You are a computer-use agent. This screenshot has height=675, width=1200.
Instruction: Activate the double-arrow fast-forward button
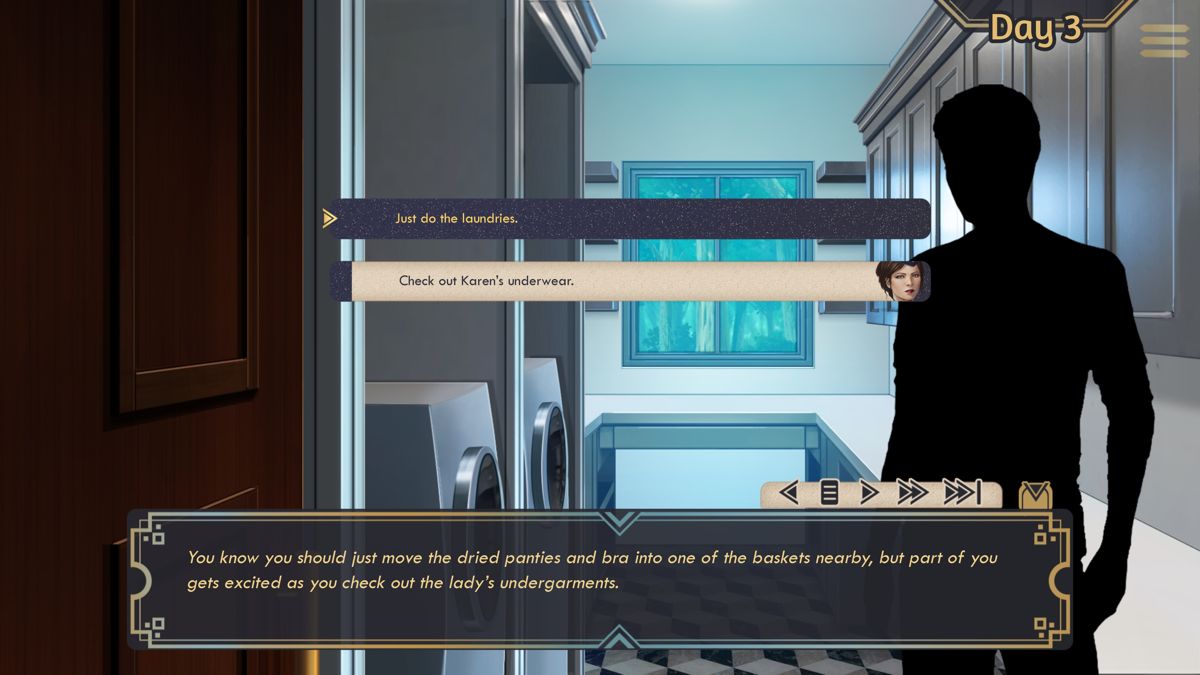912,493
